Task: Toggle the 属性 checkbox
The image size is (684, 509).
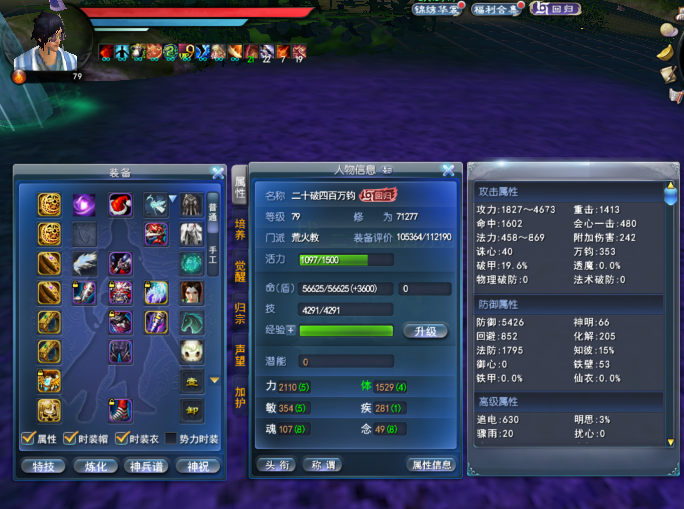Action: (x=27, y=439)
